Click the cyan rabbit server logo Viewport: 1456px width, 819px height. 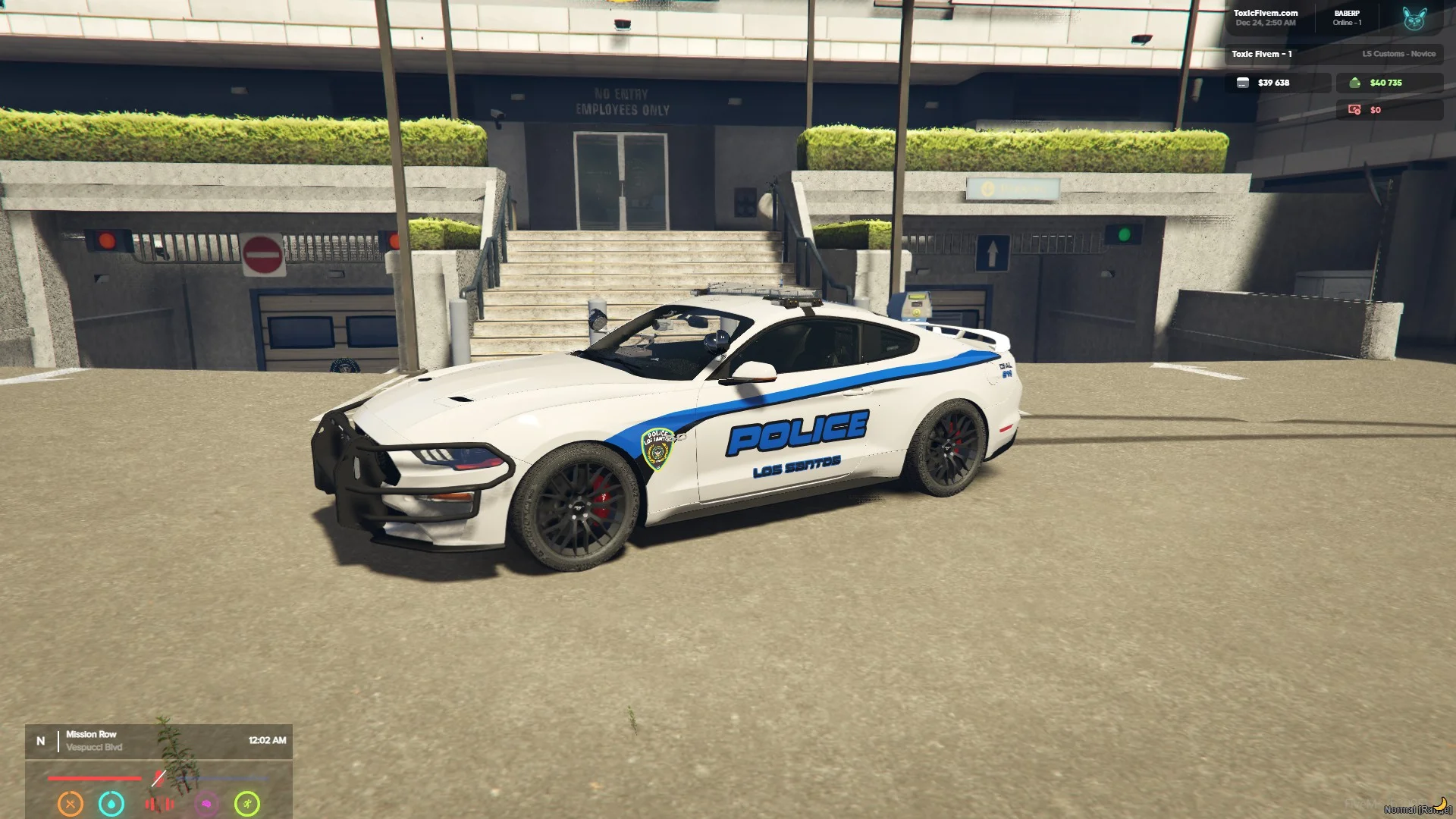point(1414,18)
